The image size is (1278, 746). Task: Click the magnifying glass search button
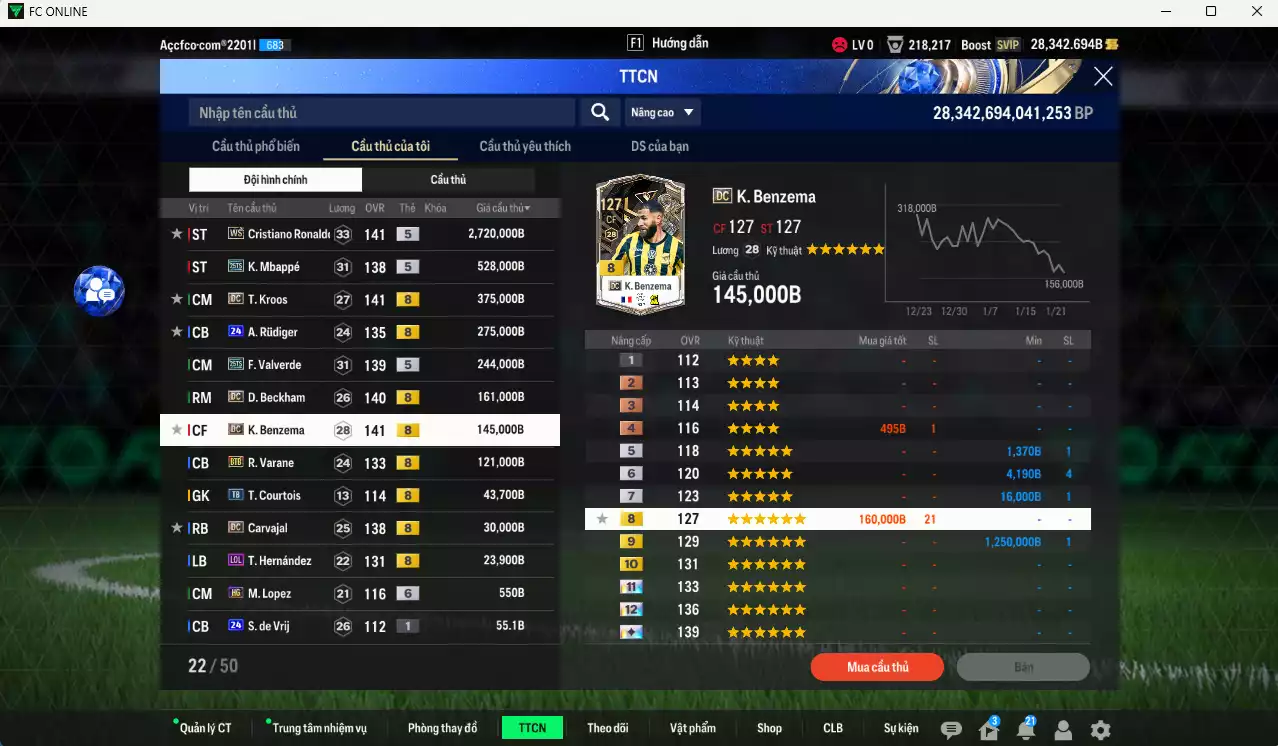coord(600,113)
